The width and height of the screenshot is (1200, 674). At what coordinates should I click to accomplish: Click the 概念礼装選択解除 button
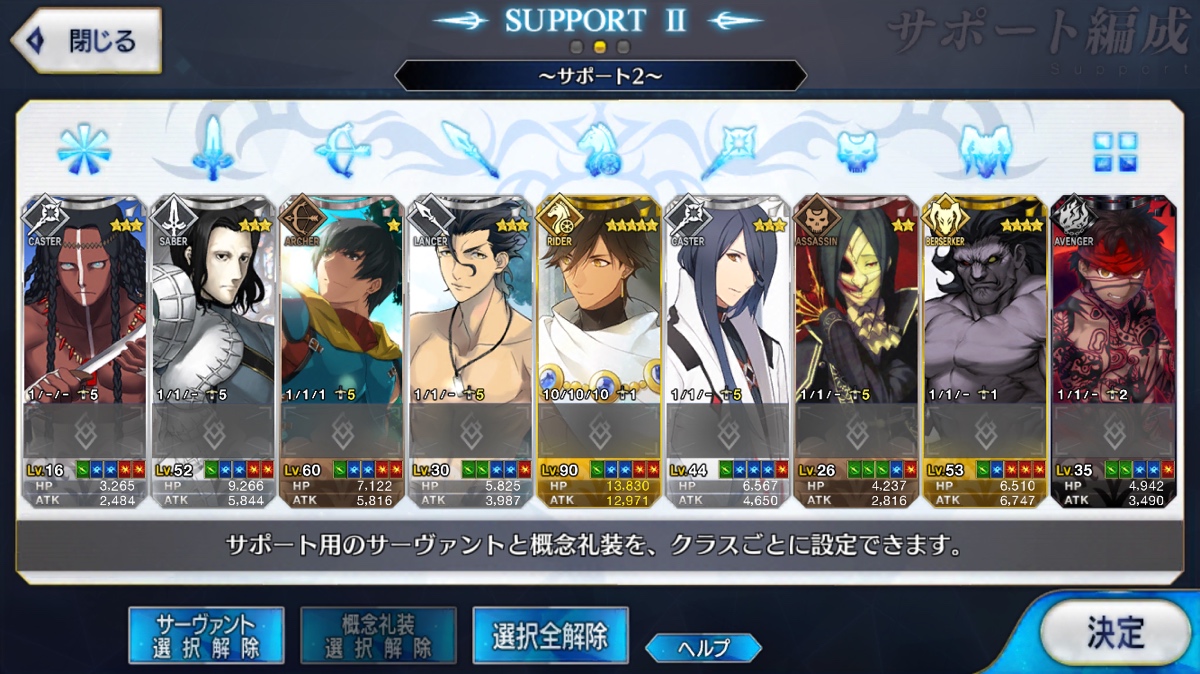tap(378, 635)
